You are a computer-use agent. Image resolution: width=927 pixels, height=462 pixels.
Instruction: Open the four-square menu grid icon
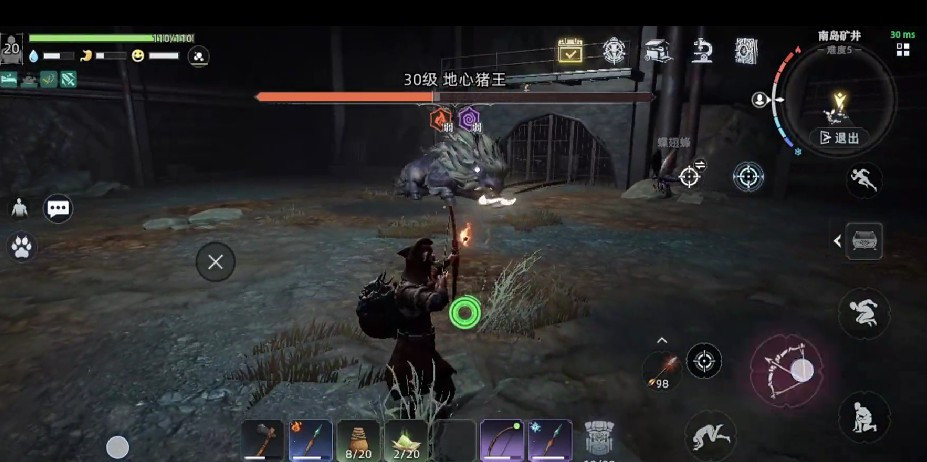[903, 50]
